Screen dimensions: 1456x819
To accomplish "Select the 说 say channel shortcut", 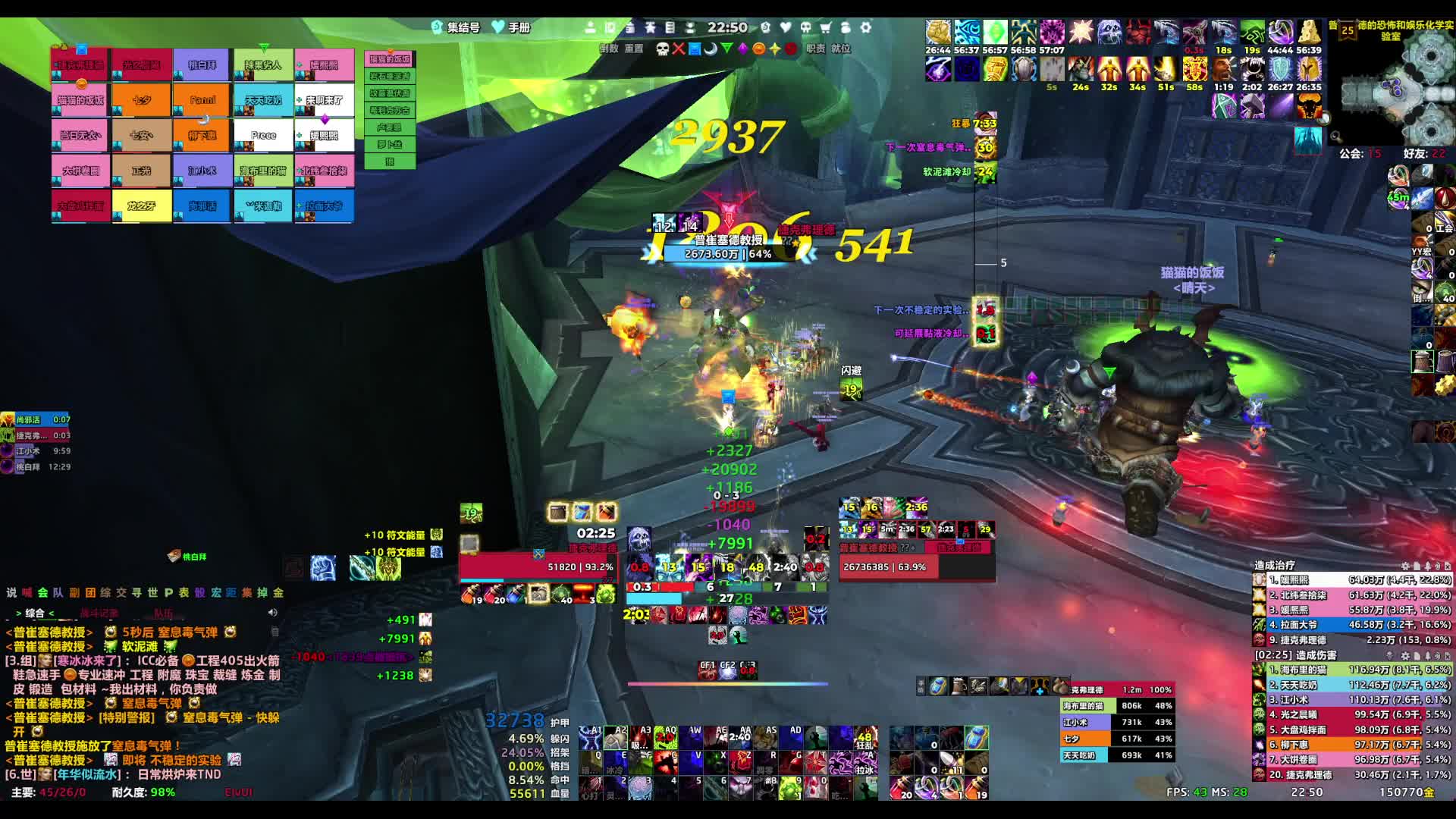I will click(x=11, y=592).
